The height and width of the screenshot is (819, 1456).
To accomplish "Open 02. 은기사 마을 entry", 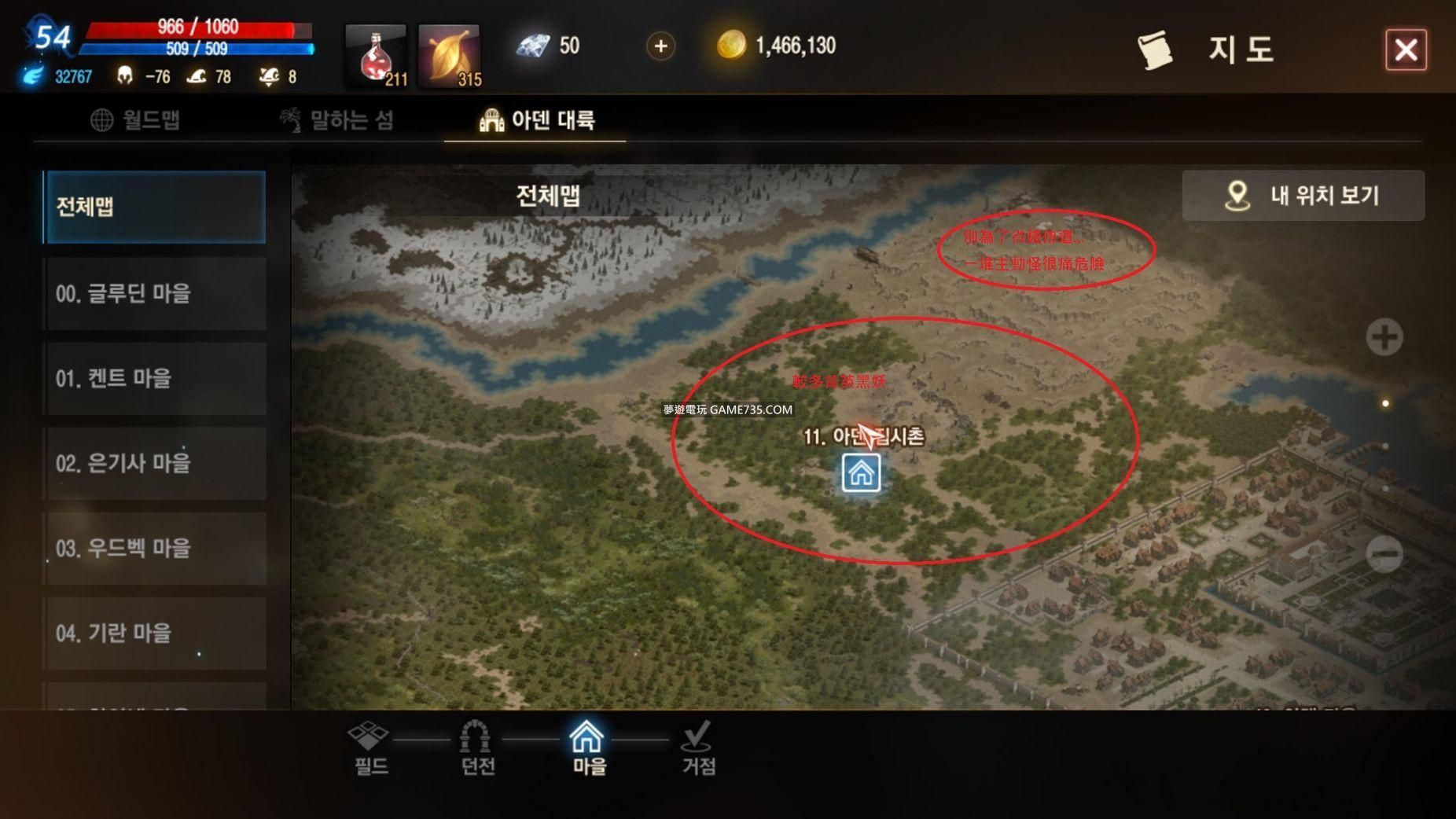I will [154, 463].
